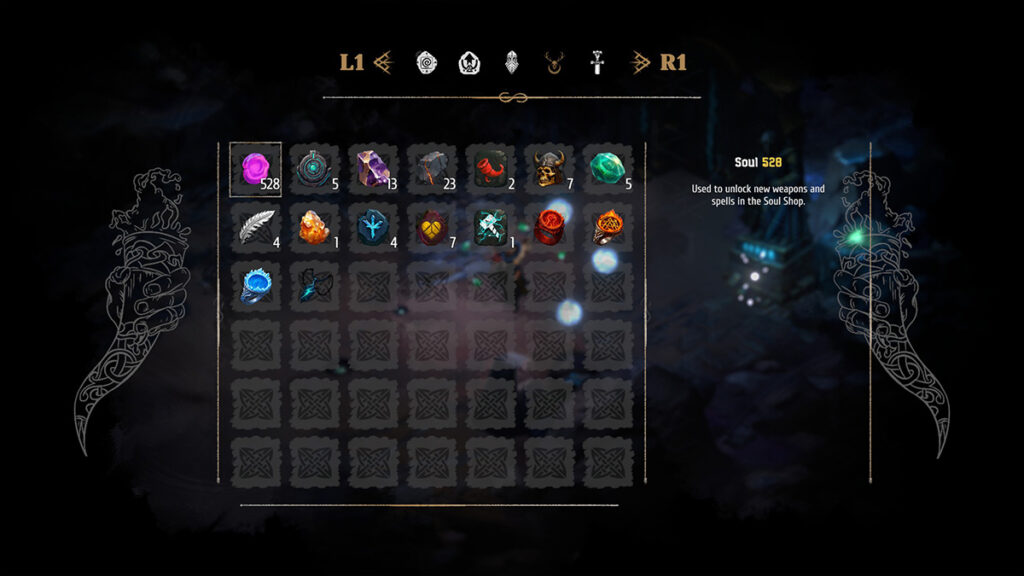Pick the red horn item slot
The height and width of the screenshot is (576, 1024).
[x=490, y=169]
